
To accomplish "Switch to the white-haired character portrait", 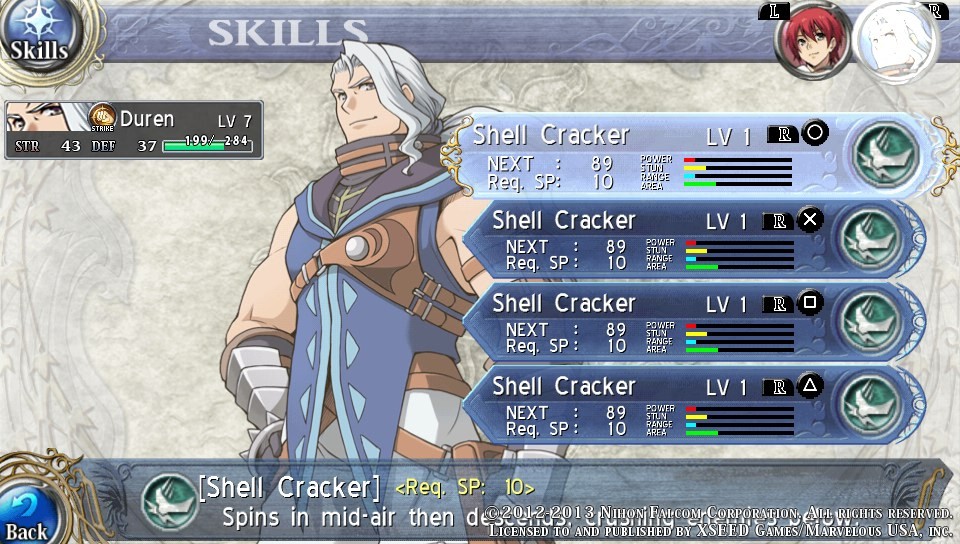I will (x=895, y=42).
